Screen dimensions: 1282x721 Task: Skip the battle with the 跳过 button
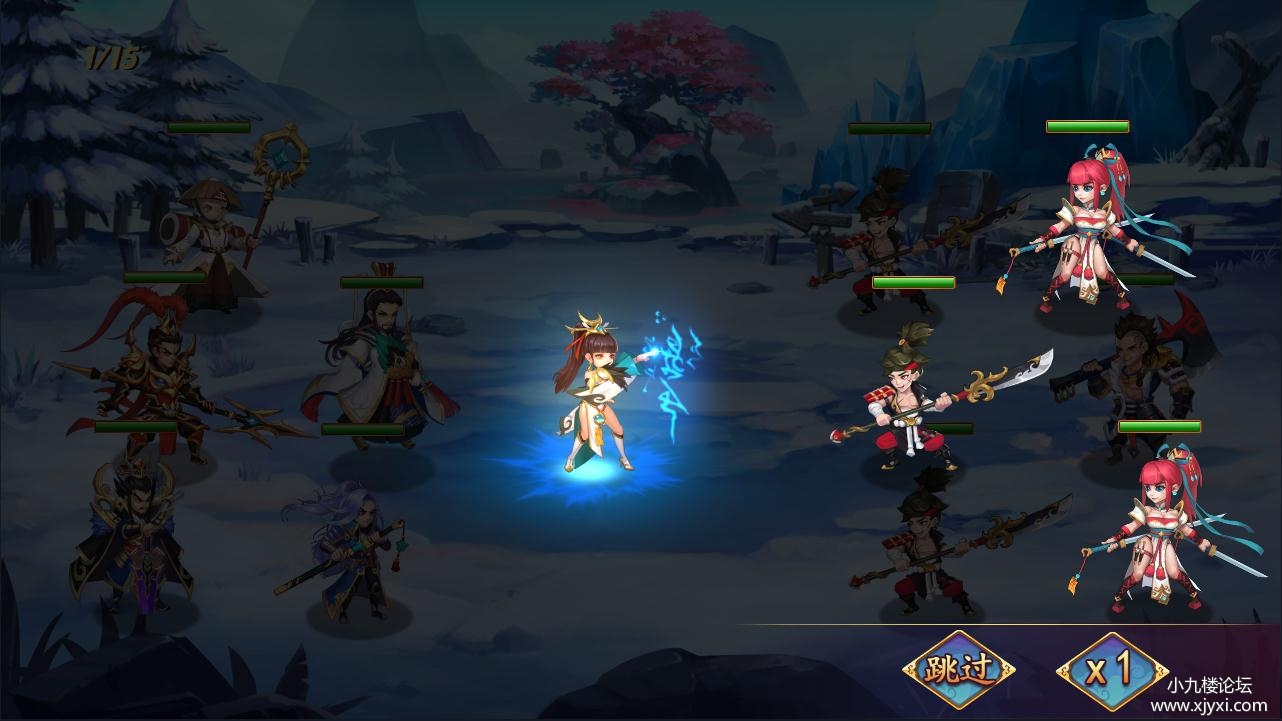pos(958,669)
